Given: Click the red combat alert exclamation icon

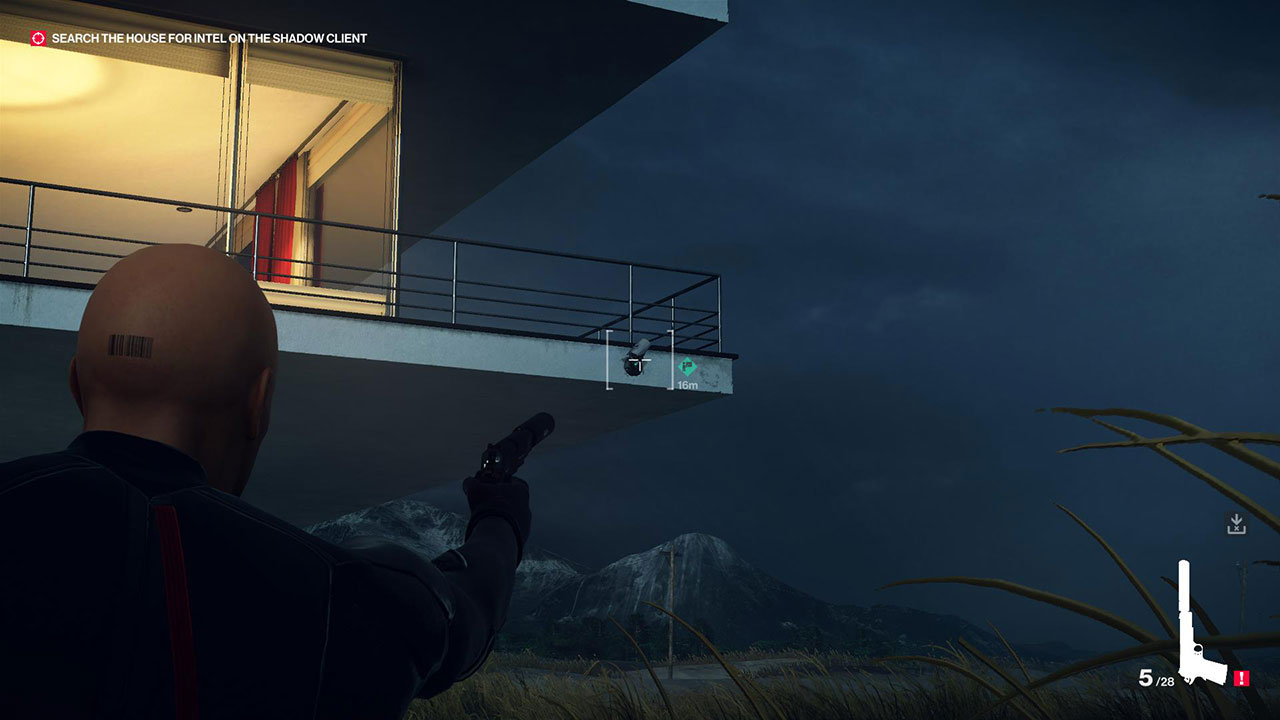Looking at the screenshot, I should point(1241,676).
